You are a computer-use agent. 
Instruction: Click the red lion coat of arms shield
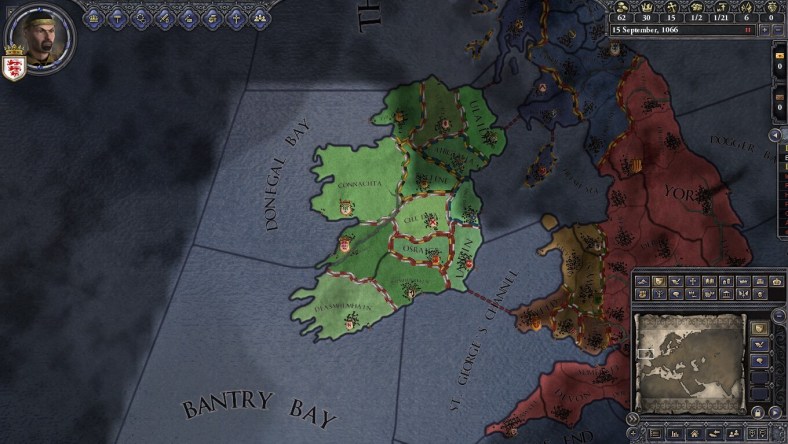coord(14,68)
